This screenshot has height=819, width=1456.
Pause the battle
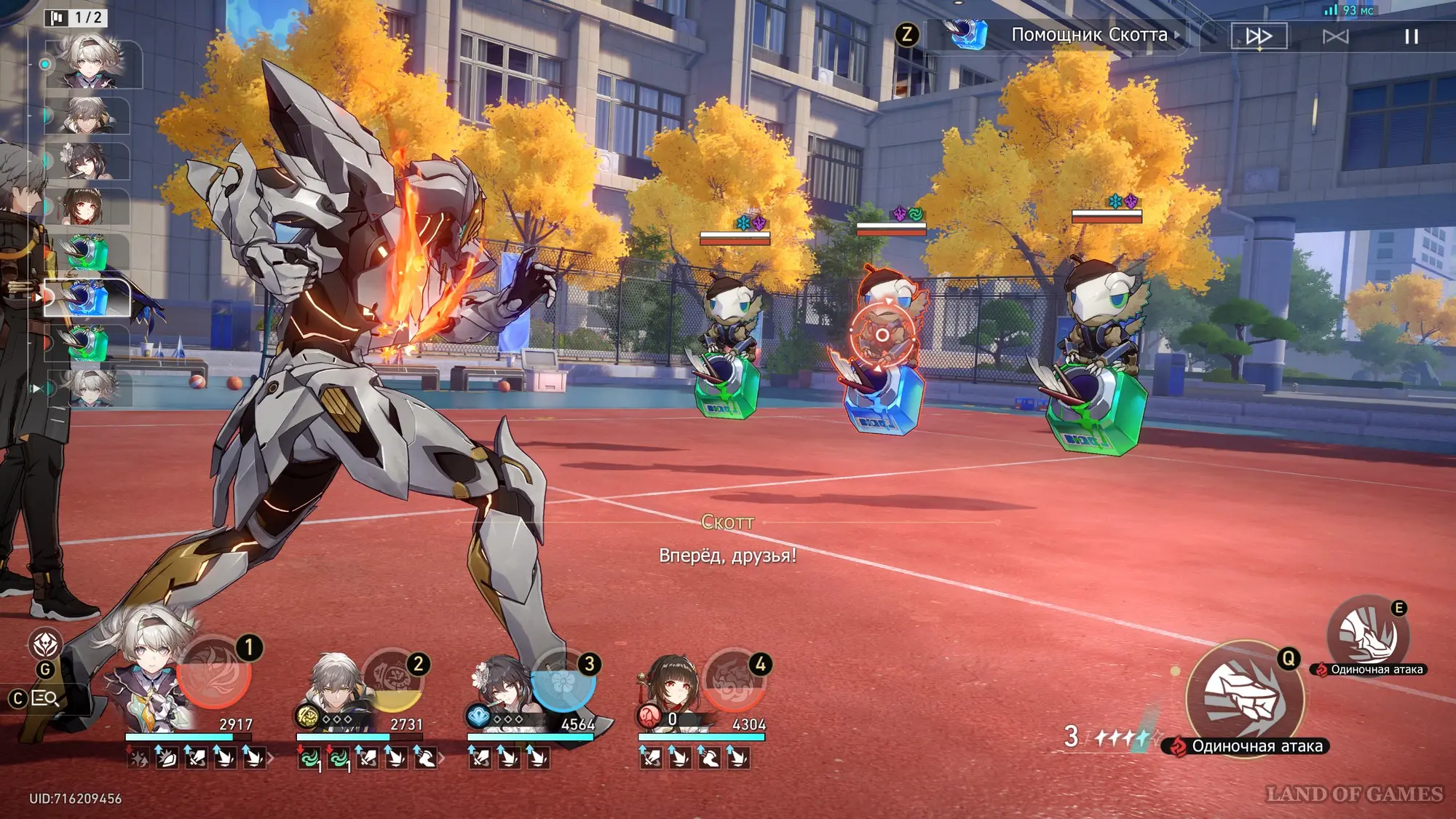click(x=1411, y=36)
